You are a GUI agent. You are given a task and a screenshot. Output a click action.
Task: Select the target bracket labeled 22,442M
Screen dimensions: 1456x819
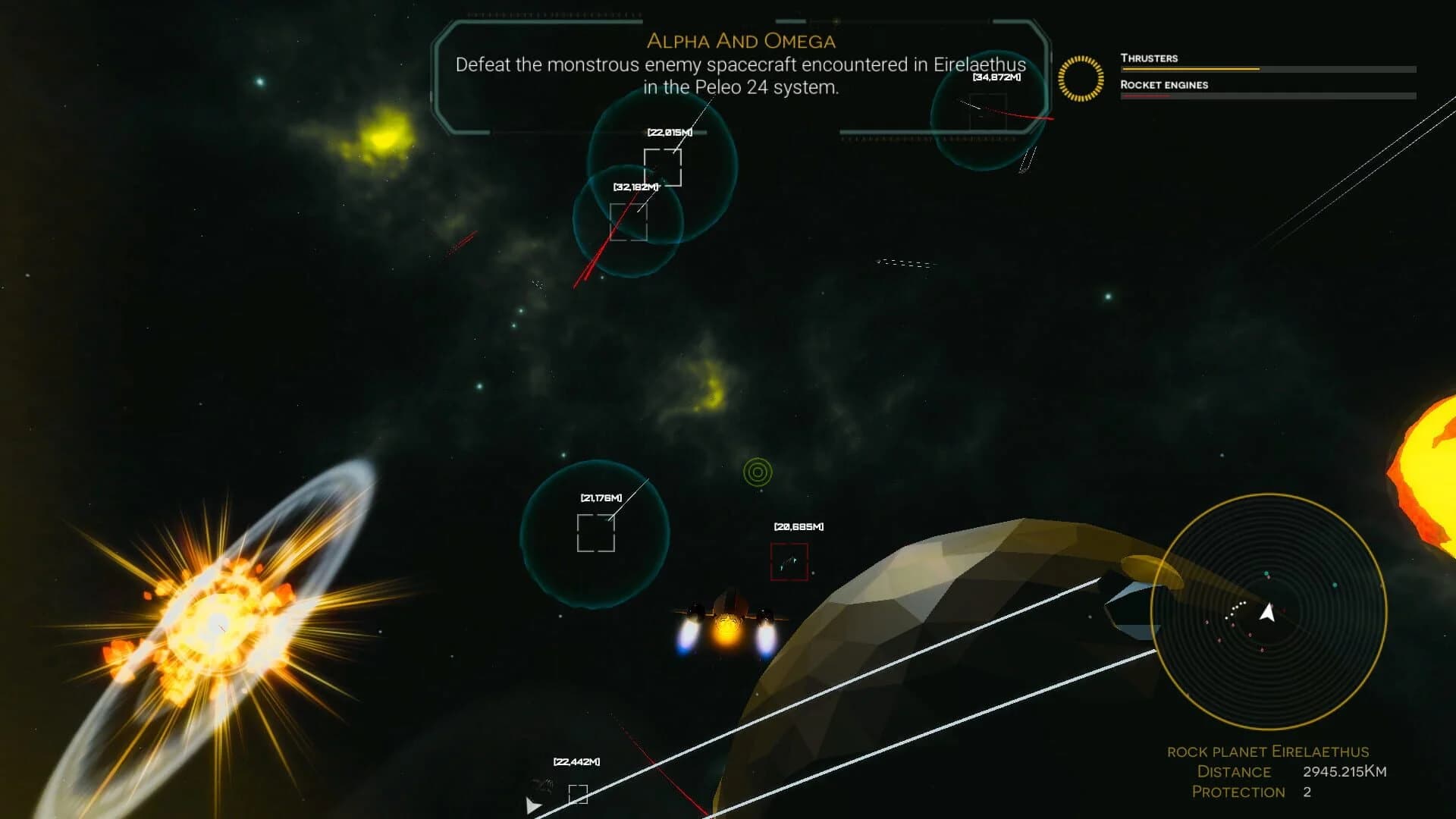pos(580,792)
